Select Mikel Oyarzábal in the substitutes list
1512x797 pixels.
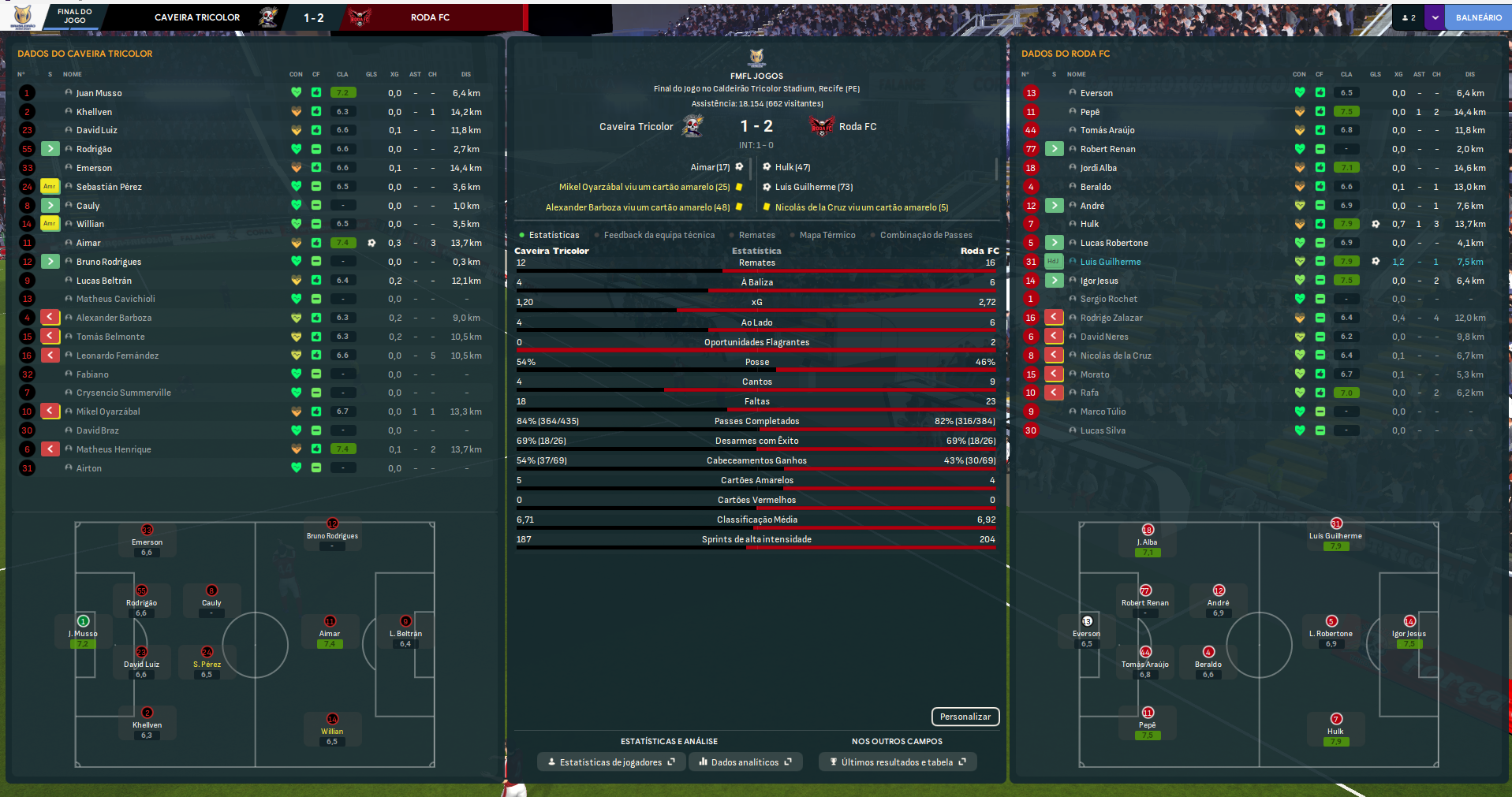tap(108, 412)
